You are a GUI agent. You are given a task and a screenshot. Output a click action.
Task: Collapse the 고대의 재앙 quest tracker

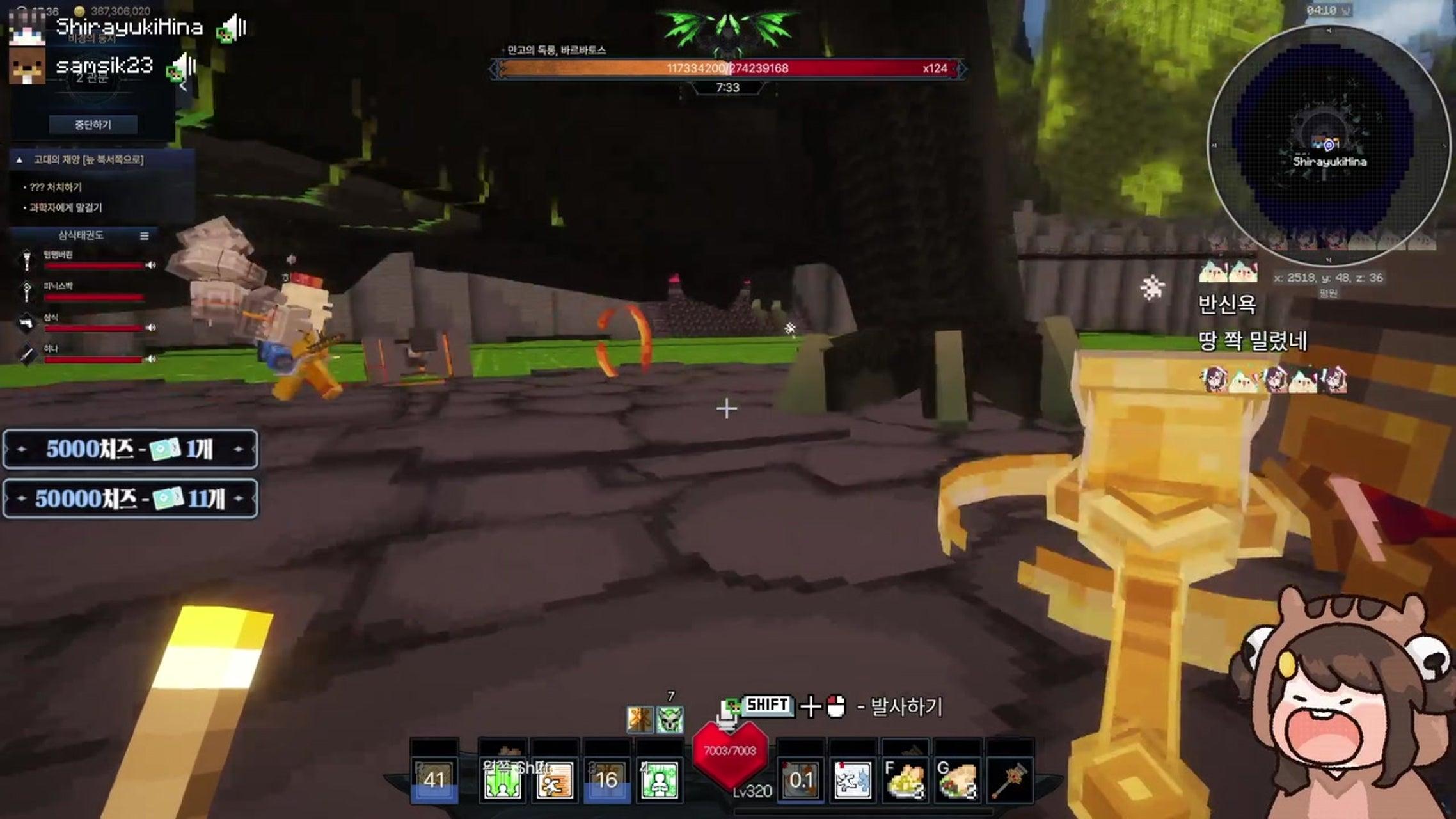click(x=19, y=160)
